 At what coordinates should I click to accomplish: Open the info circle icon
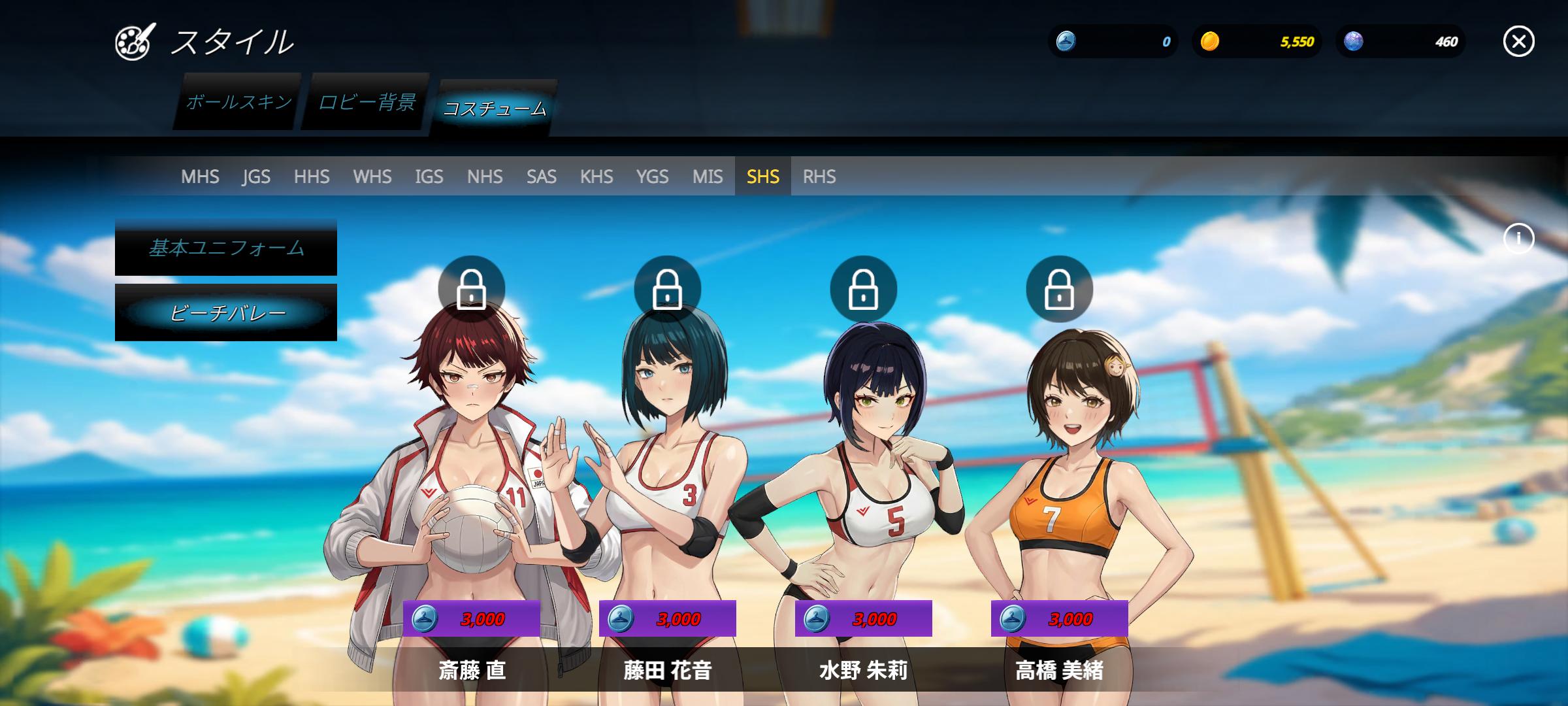point(1518,239)
